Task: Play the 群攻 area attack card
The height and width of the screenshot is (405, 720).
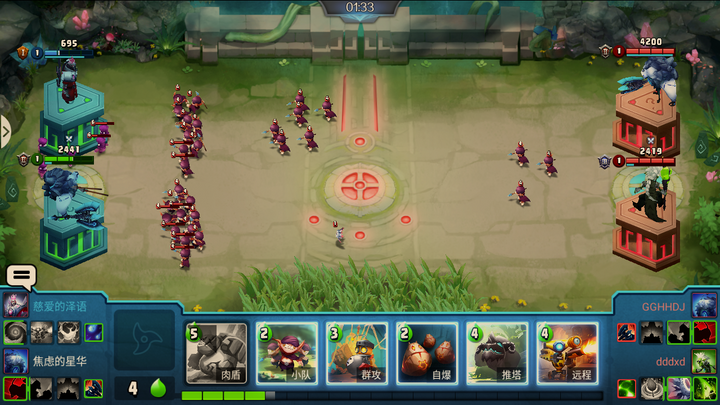Action: point(357,353)
